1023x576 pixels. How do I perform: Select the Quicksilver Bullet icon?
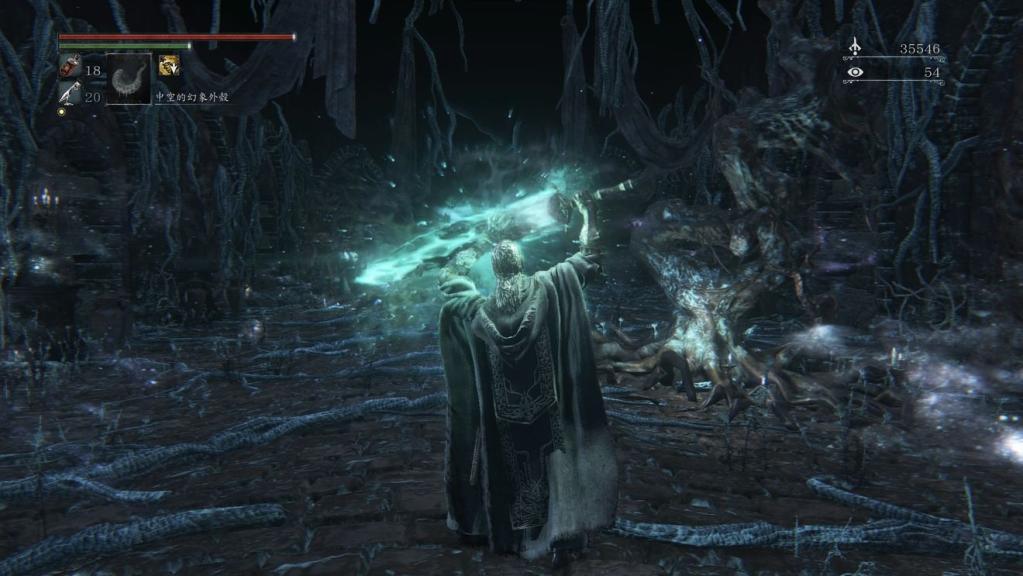pyautogui.click(x=69, y=94)
